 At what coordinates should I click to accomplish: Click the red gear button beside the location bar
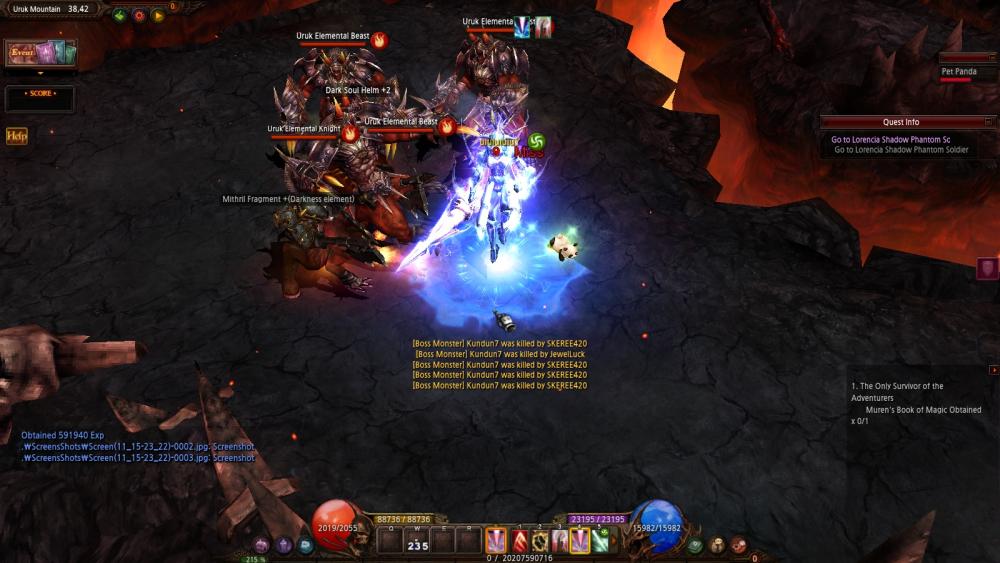[139, 15]
